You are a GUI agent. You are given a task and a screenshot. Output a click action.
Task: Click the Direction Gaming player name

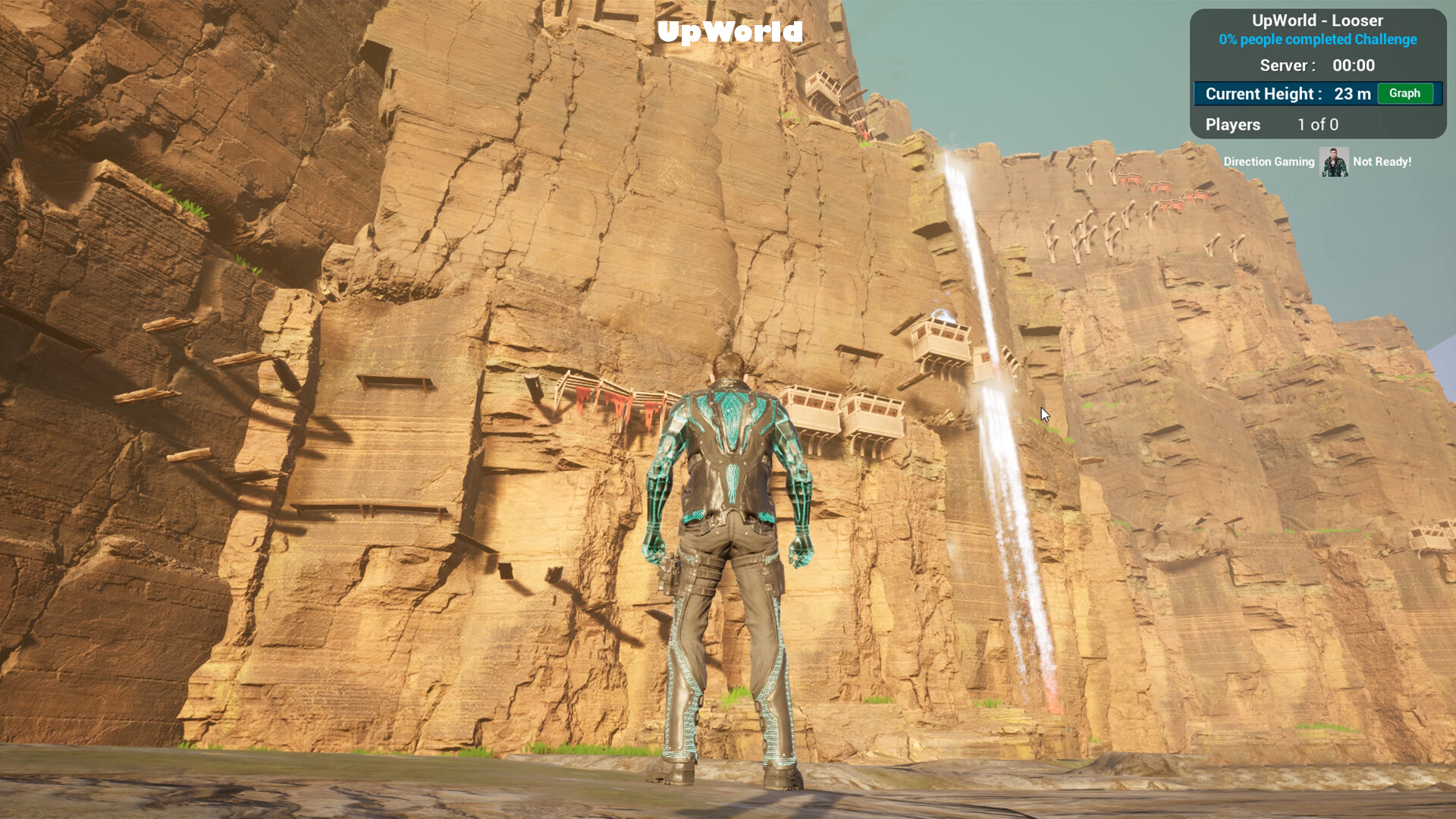pyautogui.click(x=1269, y=162)
